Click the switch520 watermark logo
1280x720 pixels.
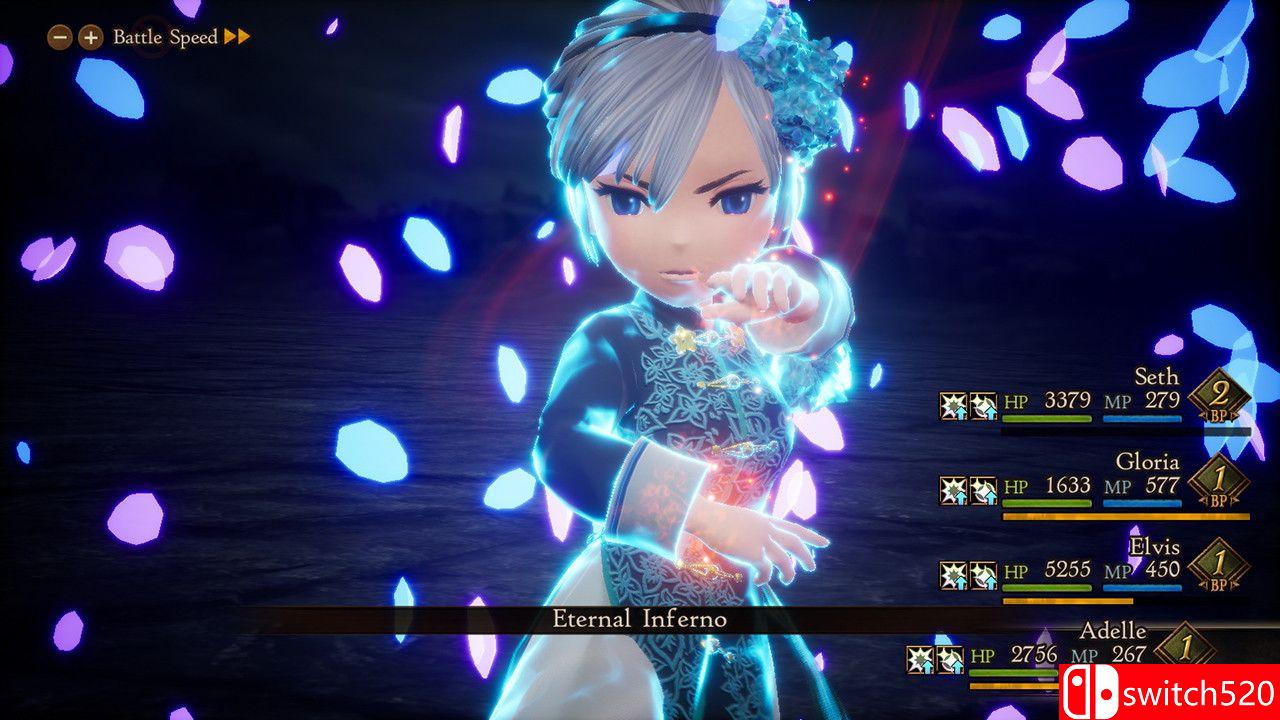pos(1168,692)
